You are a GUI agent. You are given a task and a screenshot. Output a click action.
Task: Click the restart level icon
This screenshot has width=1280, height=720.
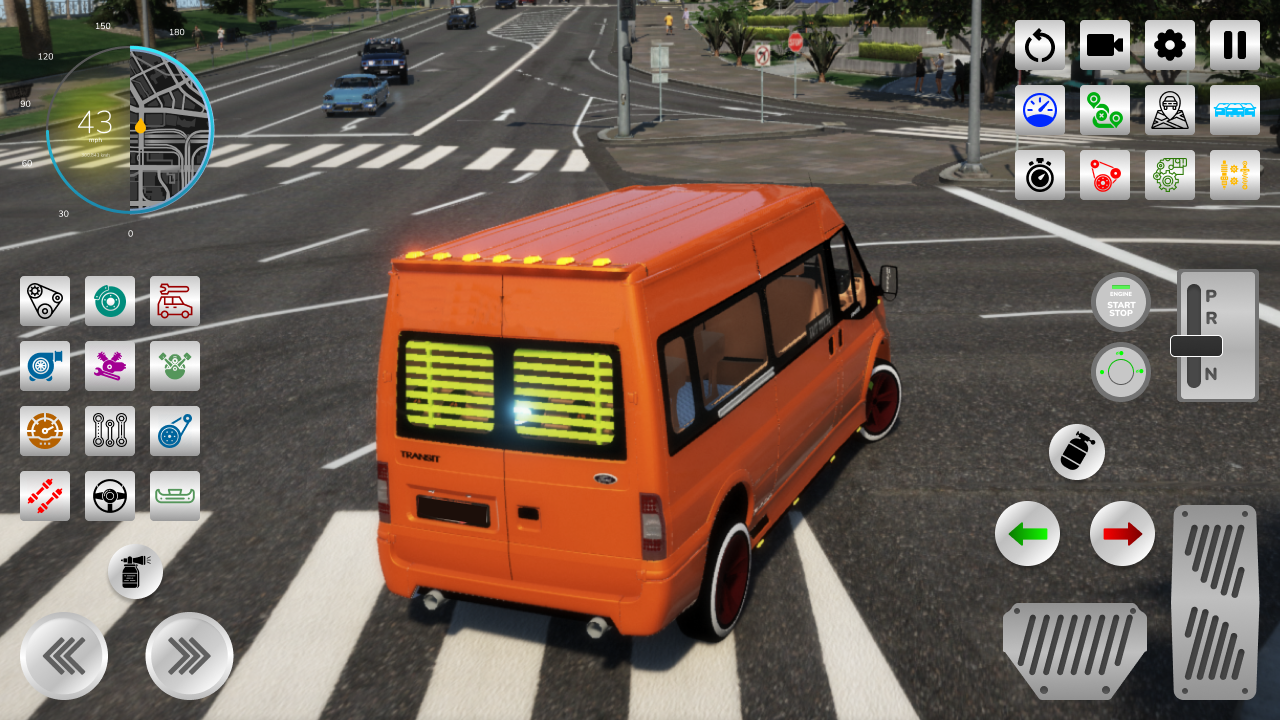coord(1040,45)
